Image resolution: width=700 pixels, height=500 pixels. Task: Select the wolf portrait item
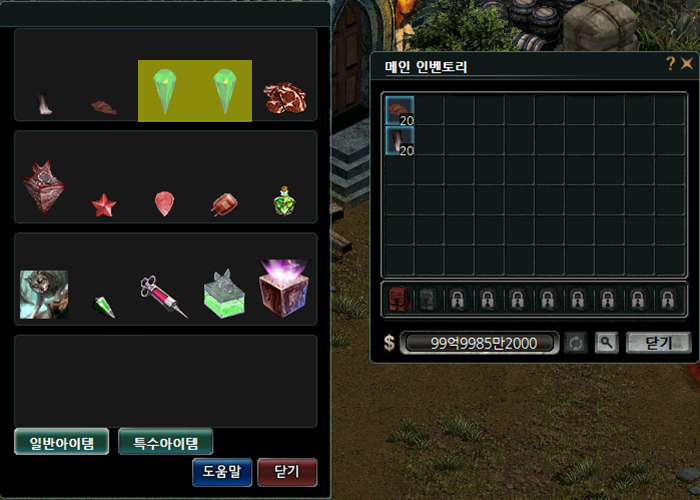44,295
